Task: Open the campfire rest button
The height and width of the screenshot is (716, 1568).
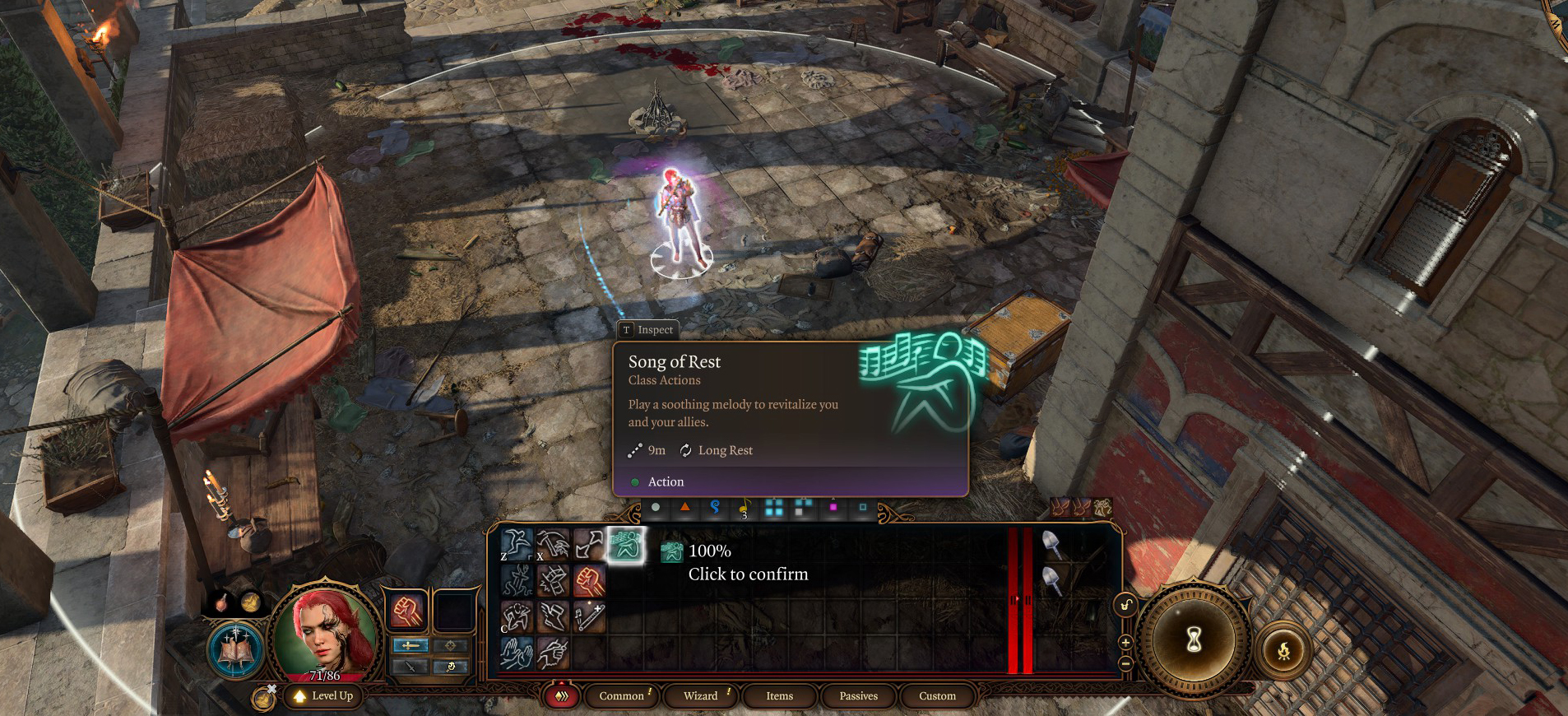Action: pyautogui.click(x=1283, y=652)
